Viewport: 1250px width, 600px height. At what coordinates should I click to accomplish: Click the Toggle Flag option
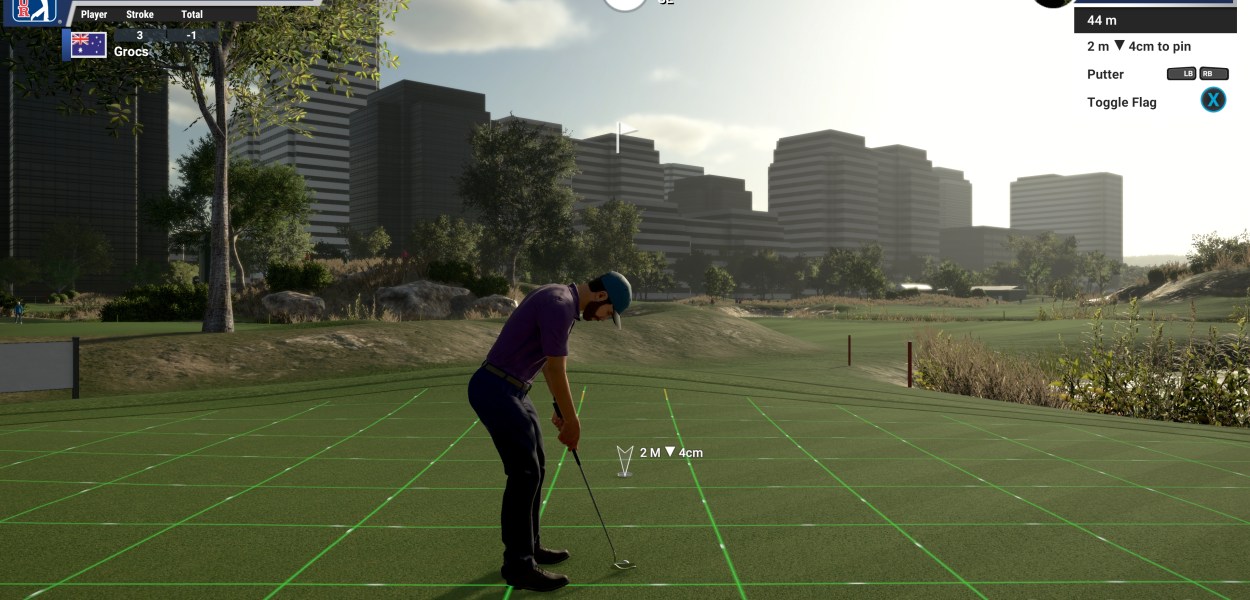click(1121, 102)
